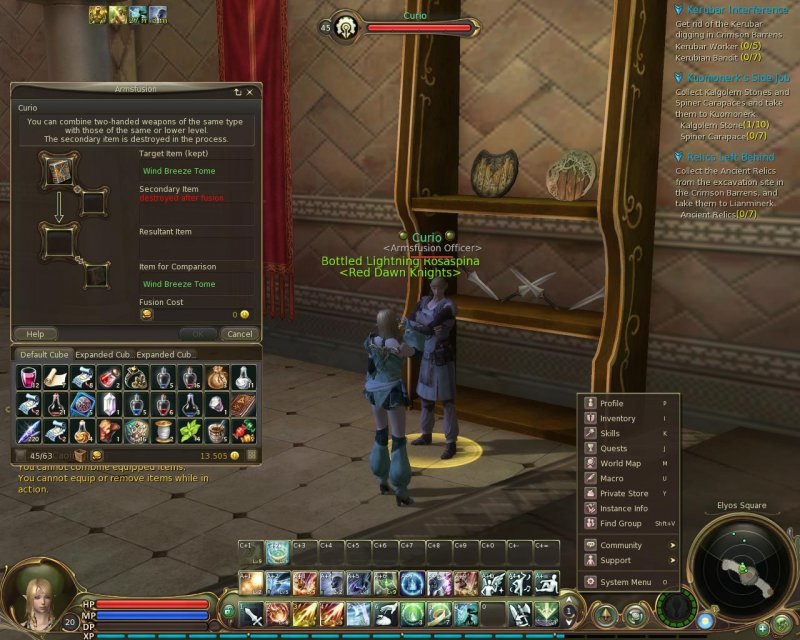The image size is (800, 640).
Task: Open the Skills window entry
Action: (x=610, y=434)
